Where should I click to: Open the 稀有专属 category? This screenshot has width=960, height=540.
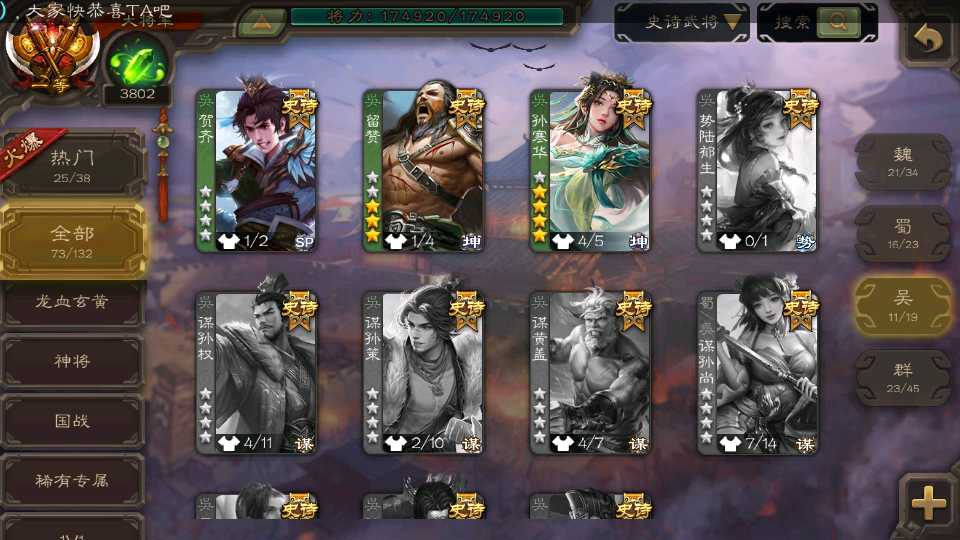point(72,481)
